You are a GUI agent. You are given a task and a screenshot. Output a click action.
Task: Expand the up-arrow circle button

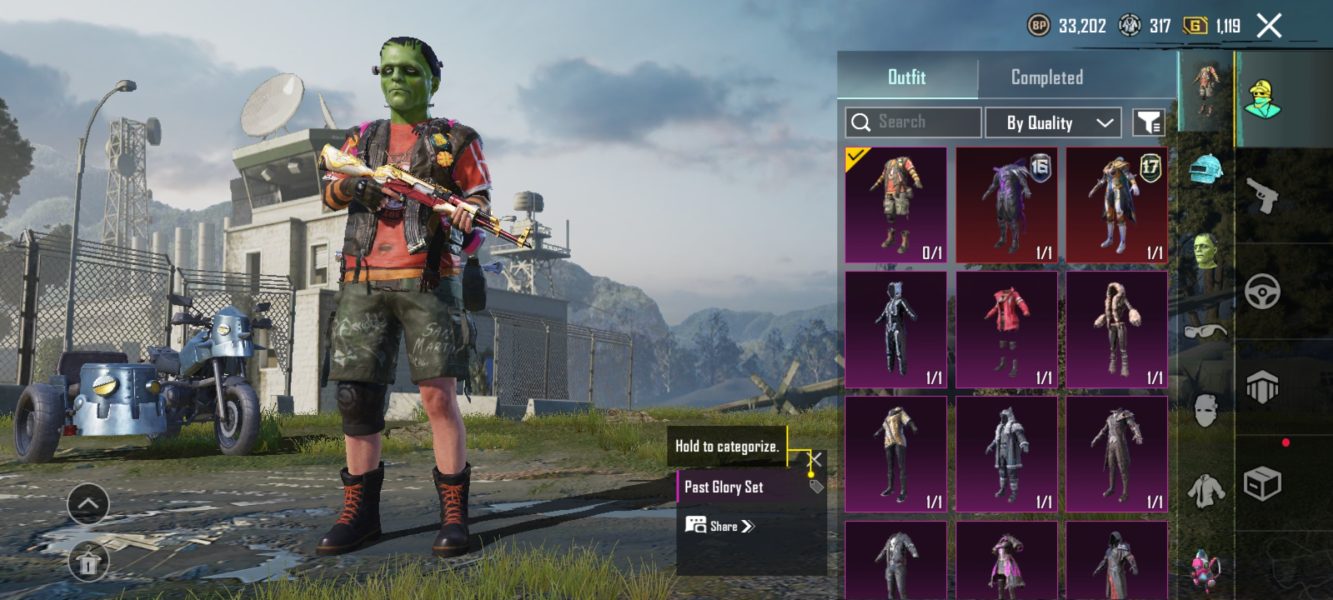click(x=88, y=504)
